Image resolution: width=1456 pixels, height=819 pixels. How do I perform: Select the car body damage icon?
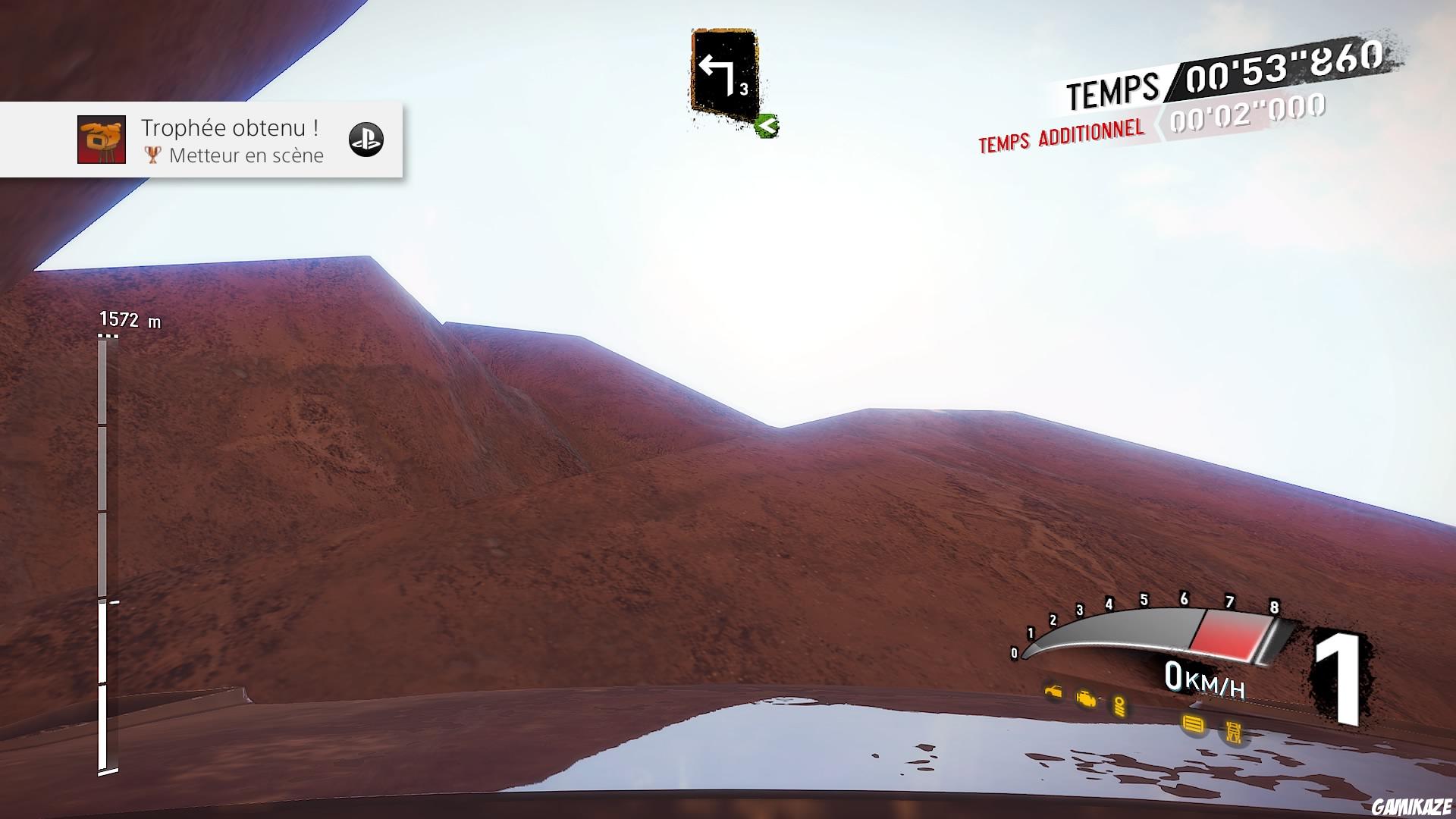pyautogui.click(x=1053, y=692)
